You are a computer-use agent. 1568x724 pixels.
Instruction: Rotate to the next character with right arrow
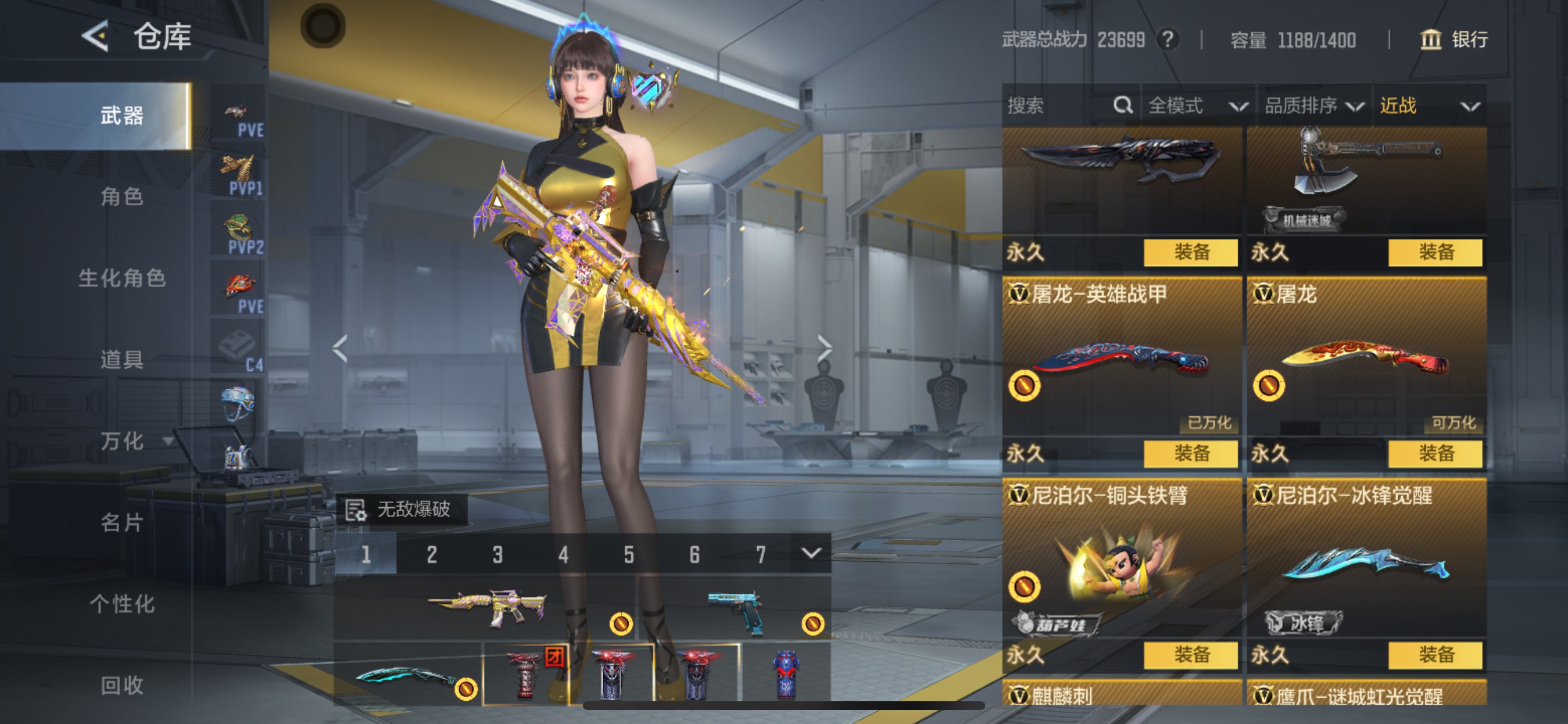point(824,349)
